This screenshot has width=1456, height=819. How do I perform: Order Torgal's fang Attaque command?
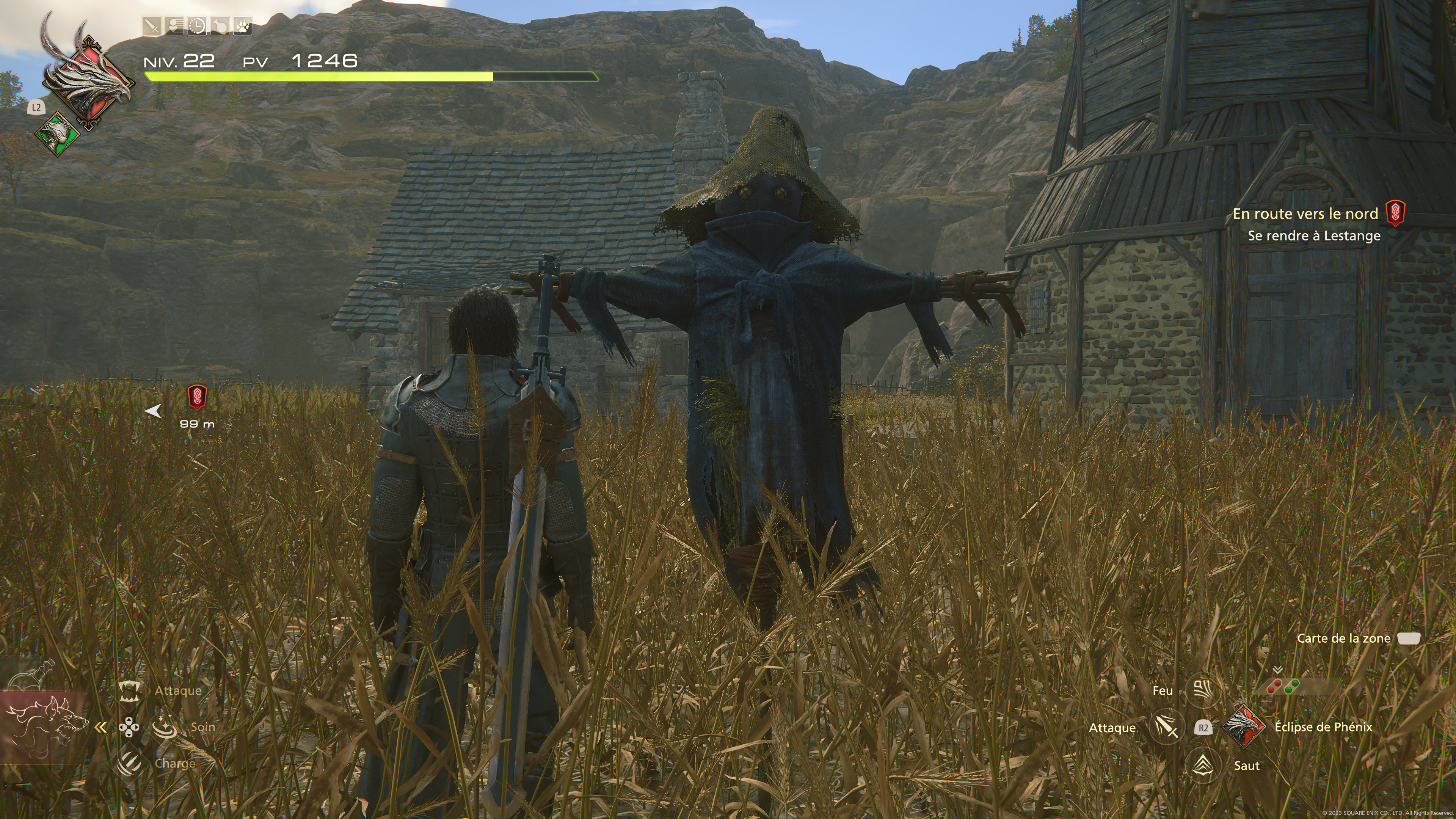pyautogui.click(x=129, y=691)
